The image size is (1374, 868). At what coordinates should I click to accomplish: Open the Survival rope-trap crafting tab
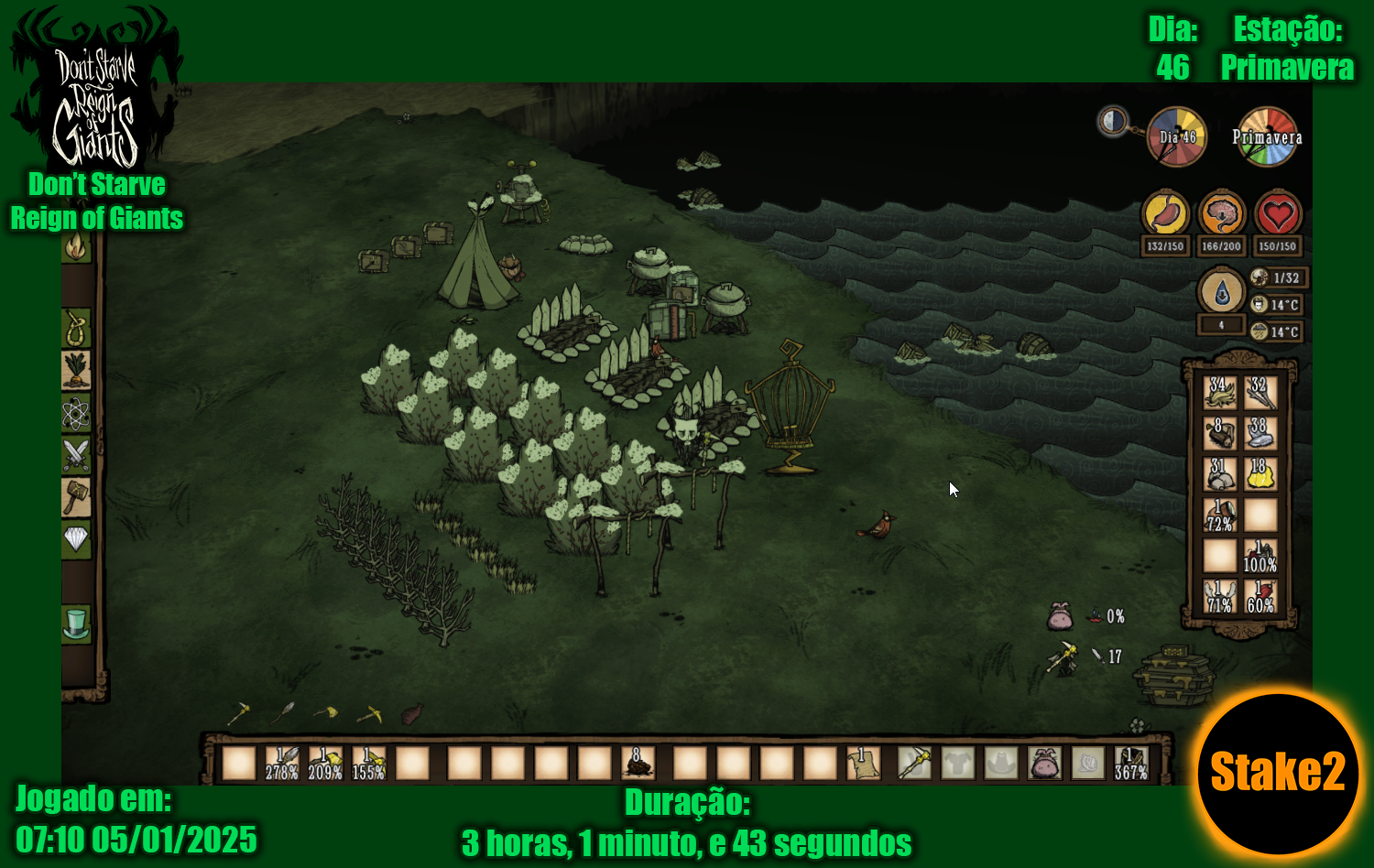[x=76, y=328]
